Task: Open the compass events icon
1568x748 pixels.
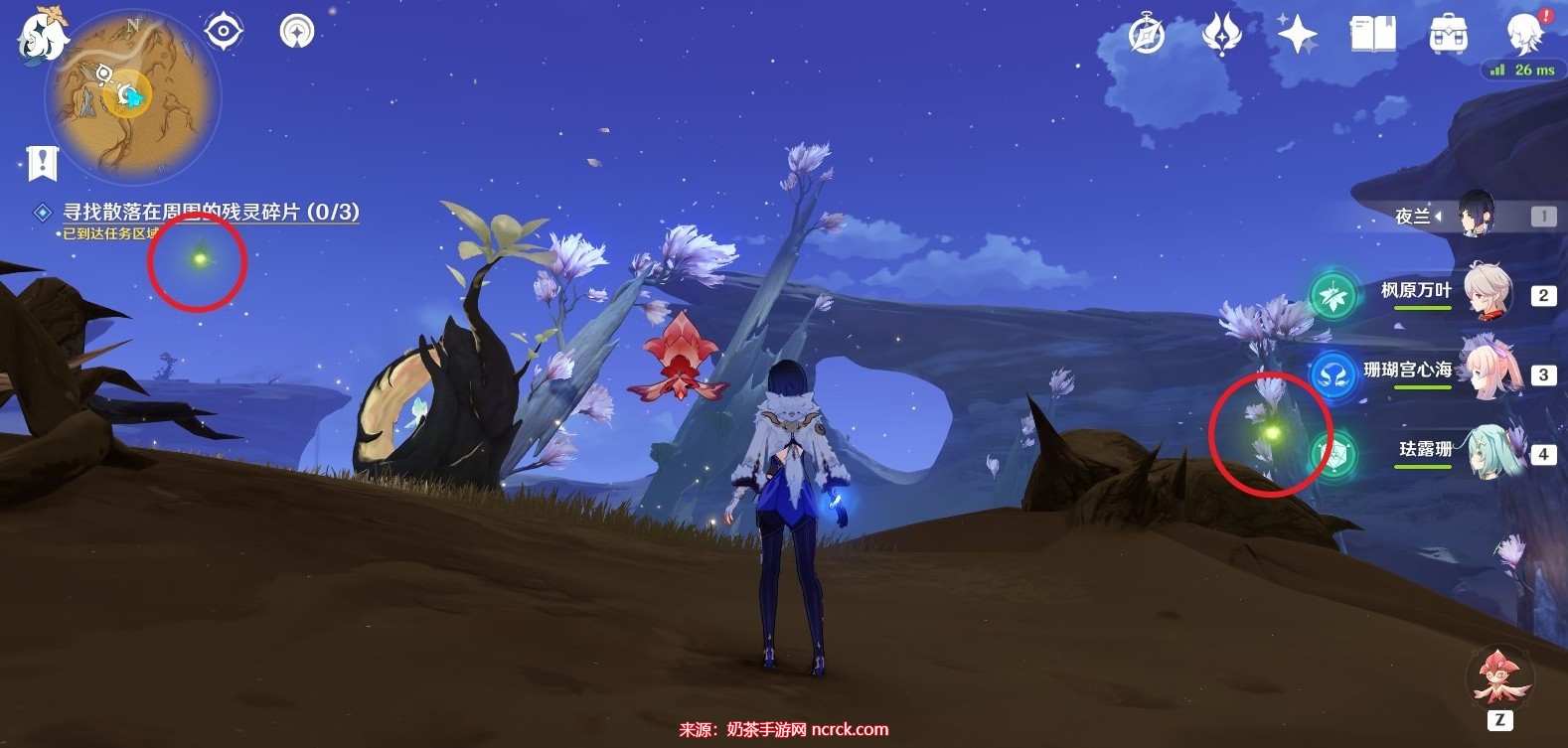Action: point(1147,36)
